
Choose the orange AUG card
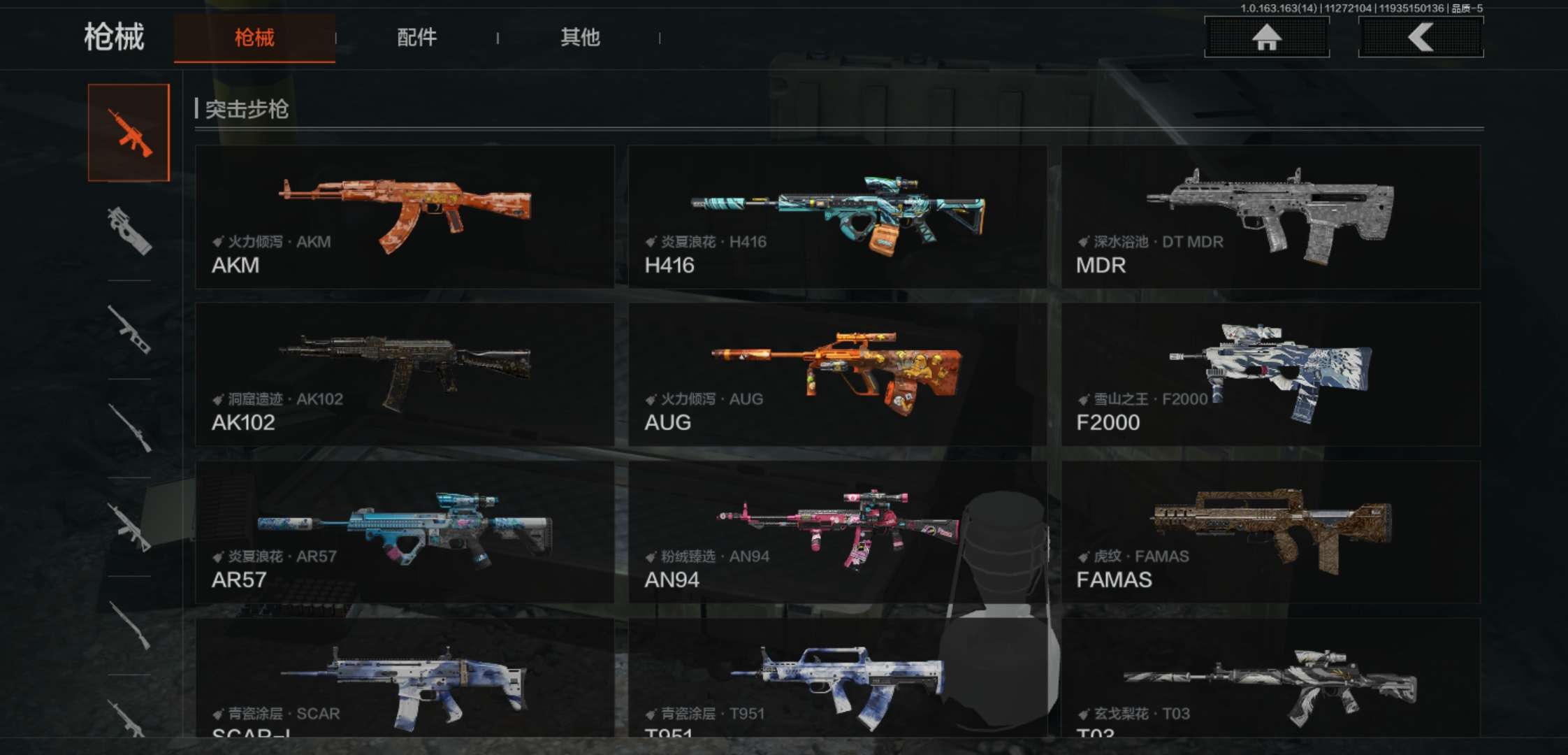837,374
